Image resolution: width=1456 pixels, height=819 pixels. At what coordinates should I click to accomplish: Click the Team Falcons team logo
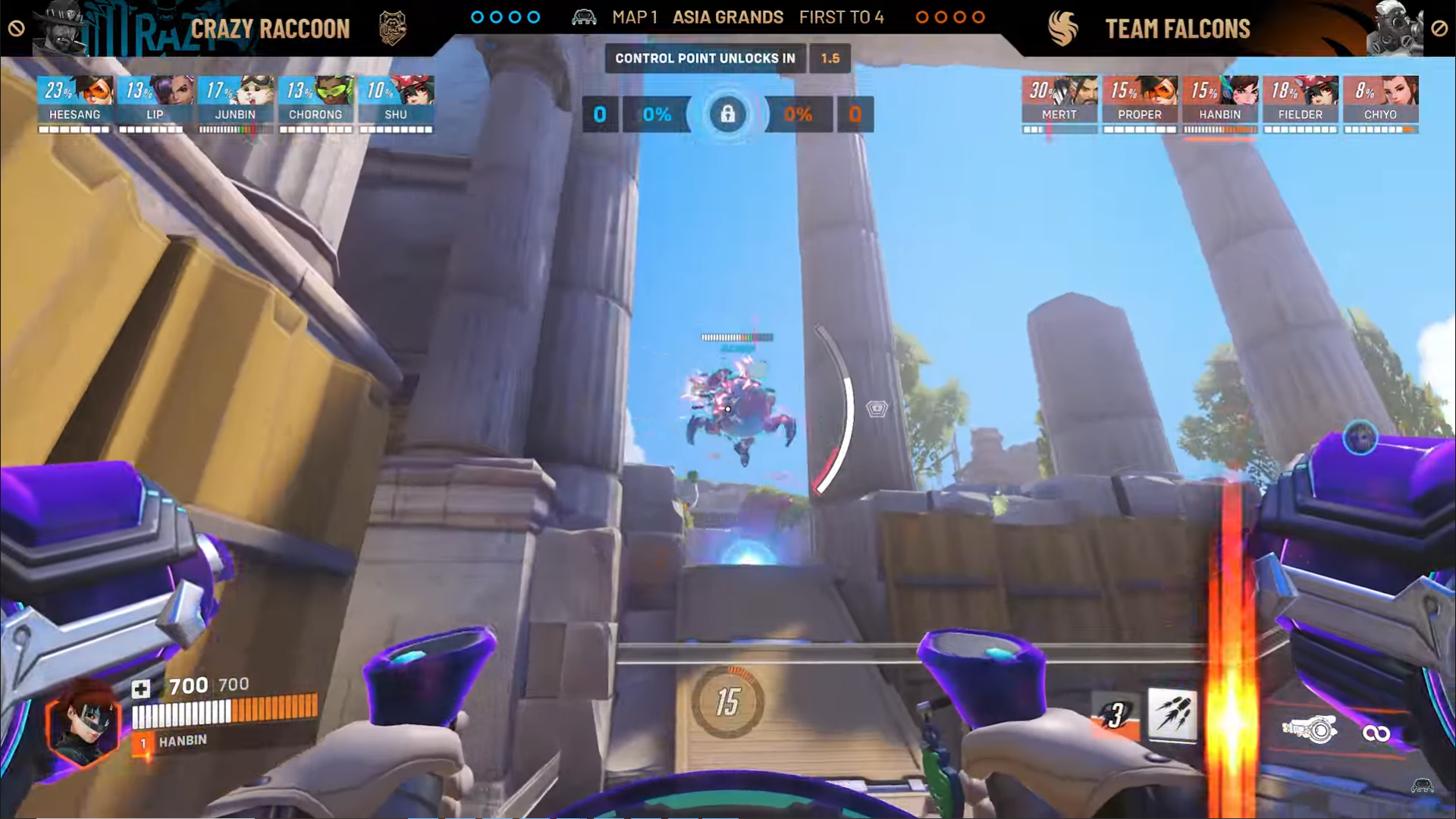coord(1063,29)
